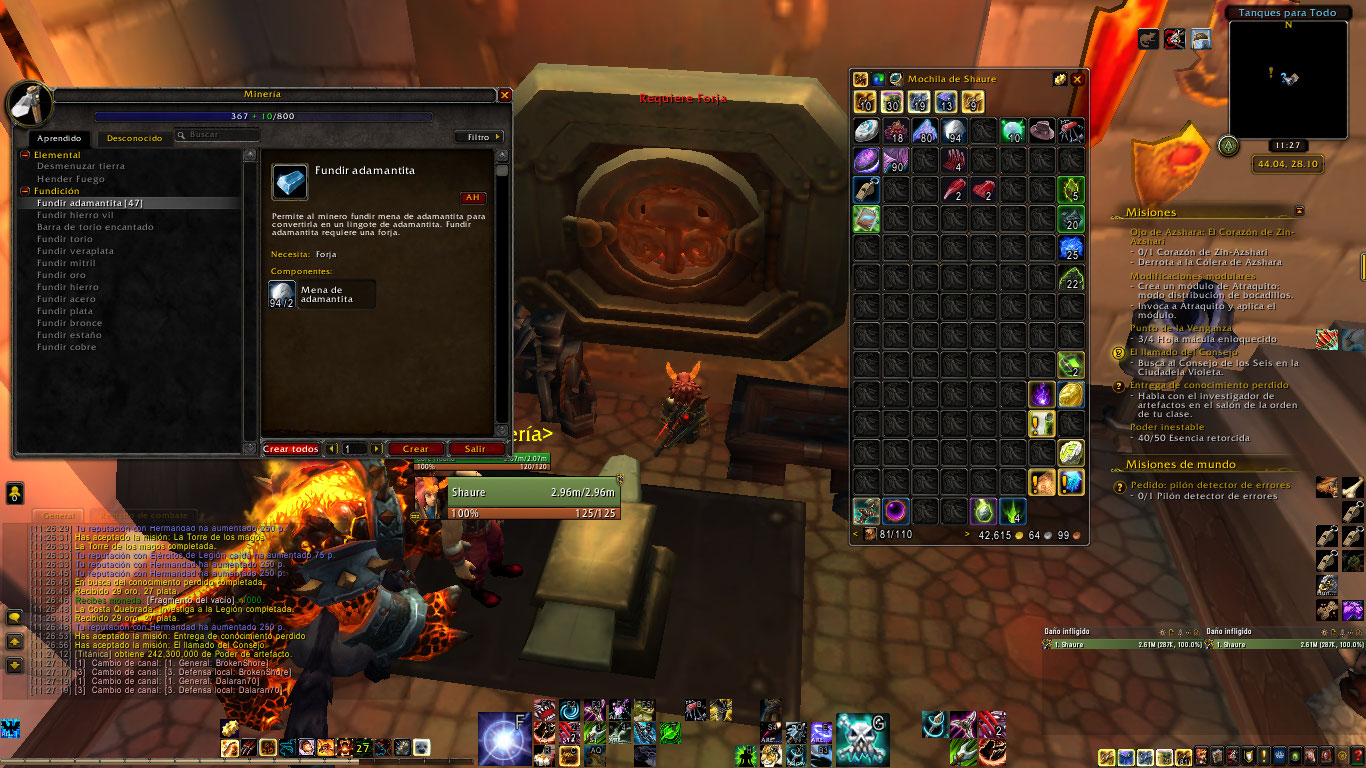Click the Crear todos button
Screen dimensions: 1366x768
(290, 449)
